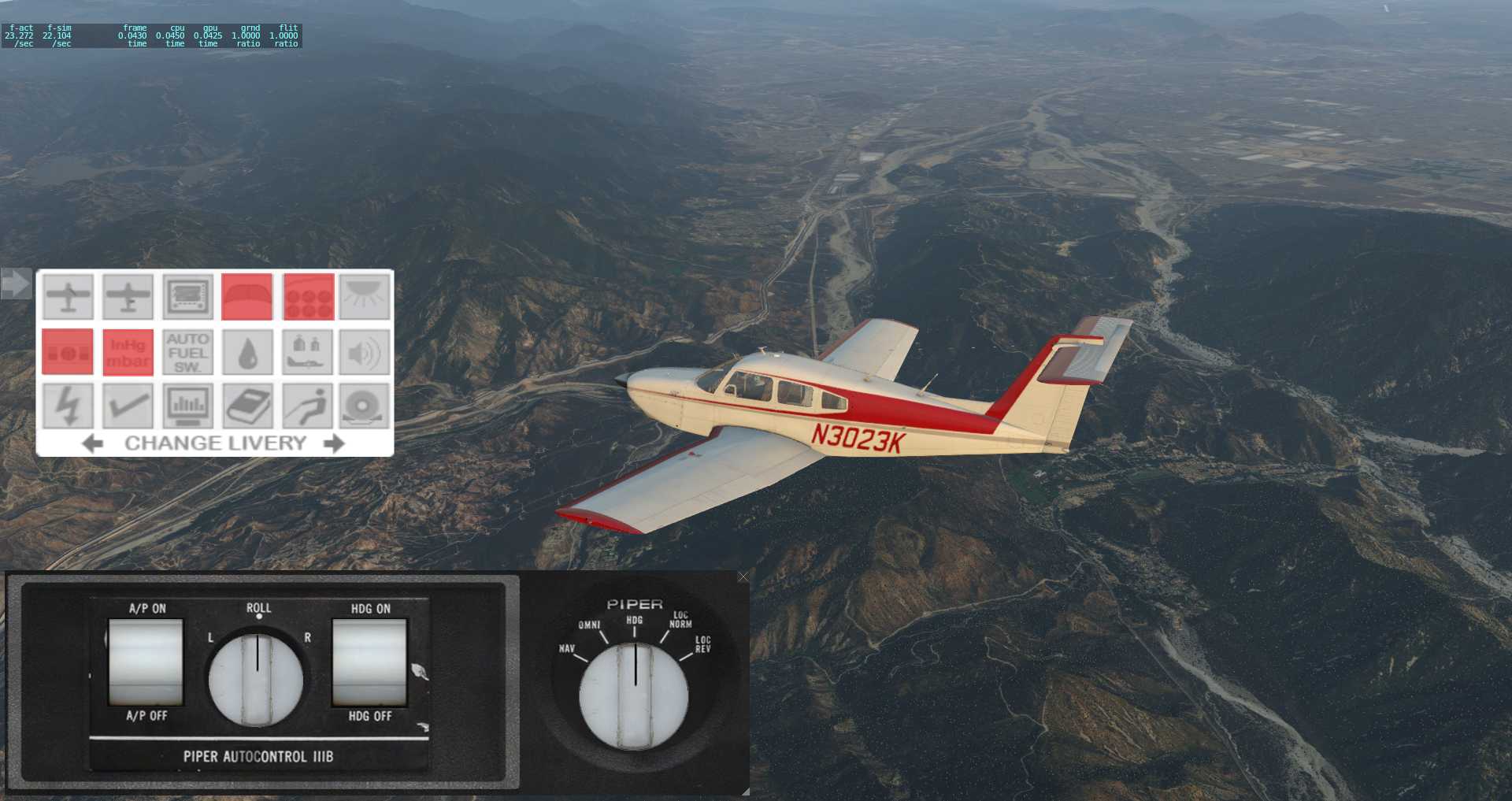This screenshot has width=1512, height=801.
Task: Click the speaker sound icon
Action: point(365,352)
